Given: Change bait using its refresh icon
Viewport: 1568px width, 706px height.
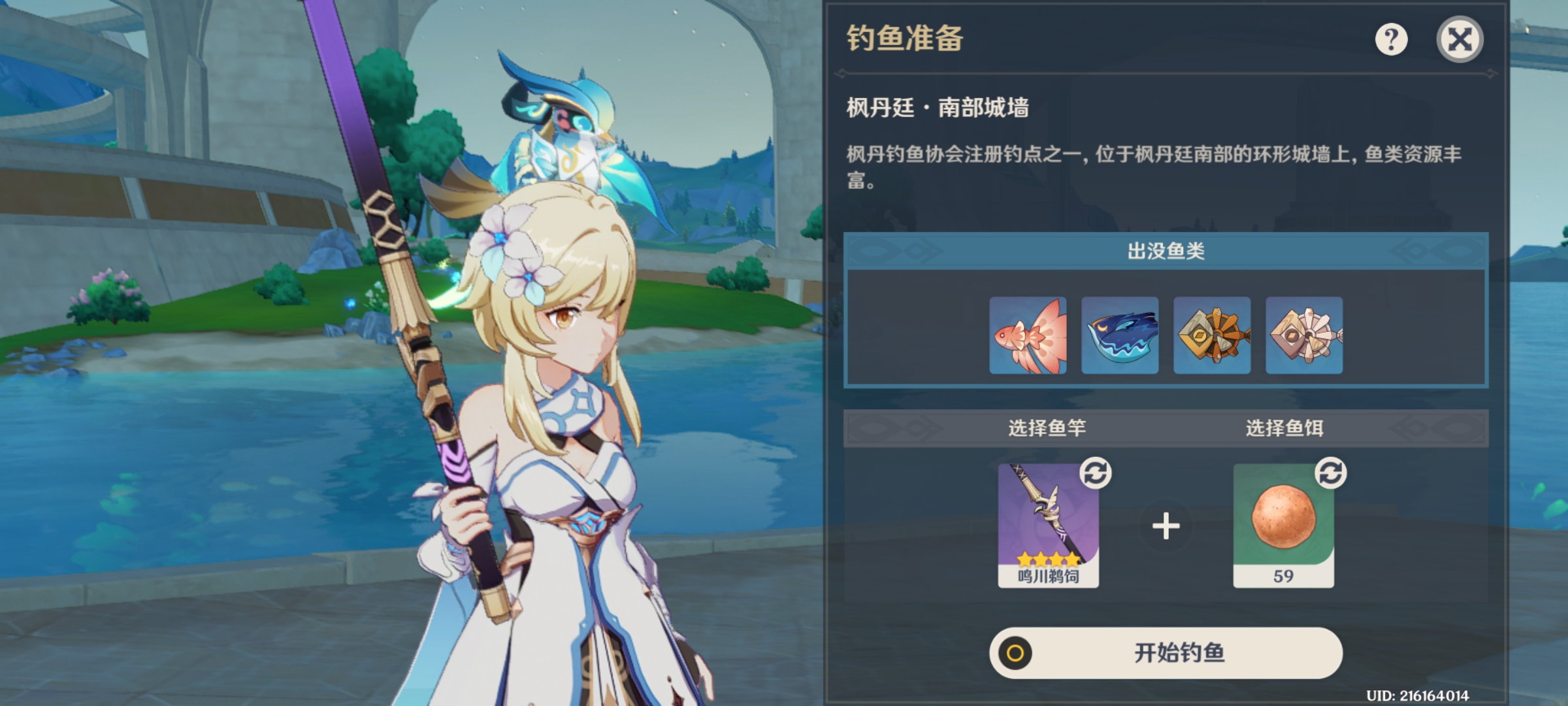Looking at the screenshot, I should [x=1331, y=473].
